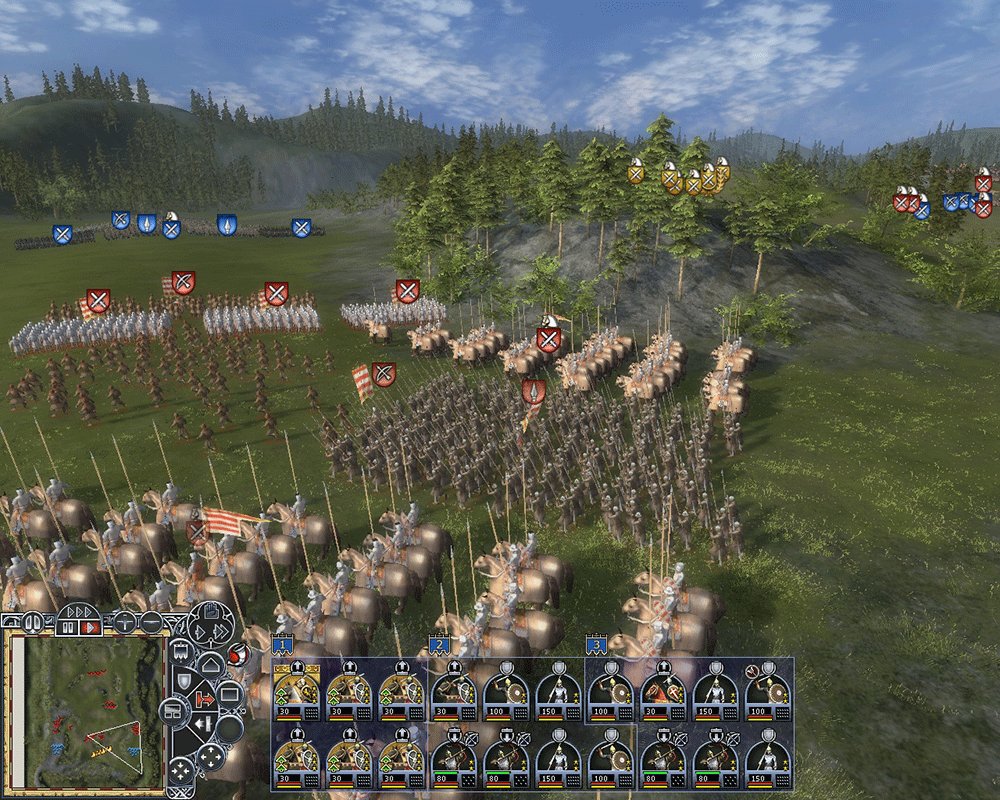Pause the battle

[x=68, y=627]
